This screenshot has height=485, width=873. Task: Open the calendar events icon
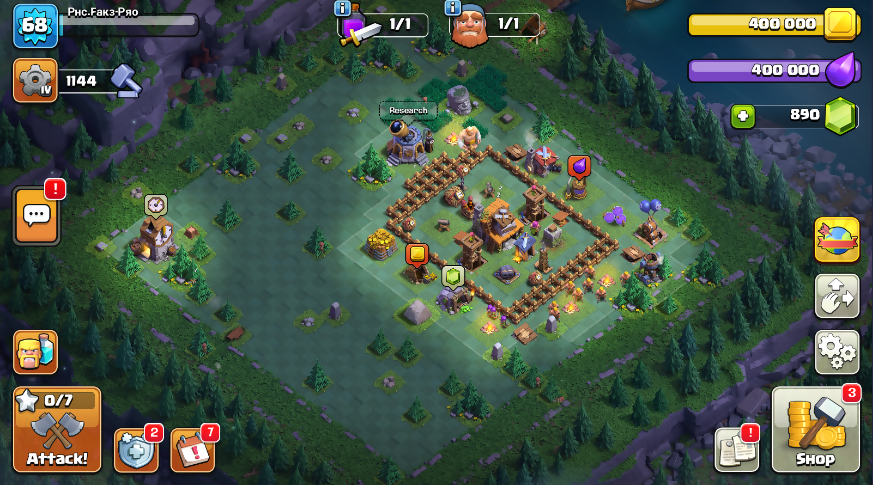click(193, 449)
